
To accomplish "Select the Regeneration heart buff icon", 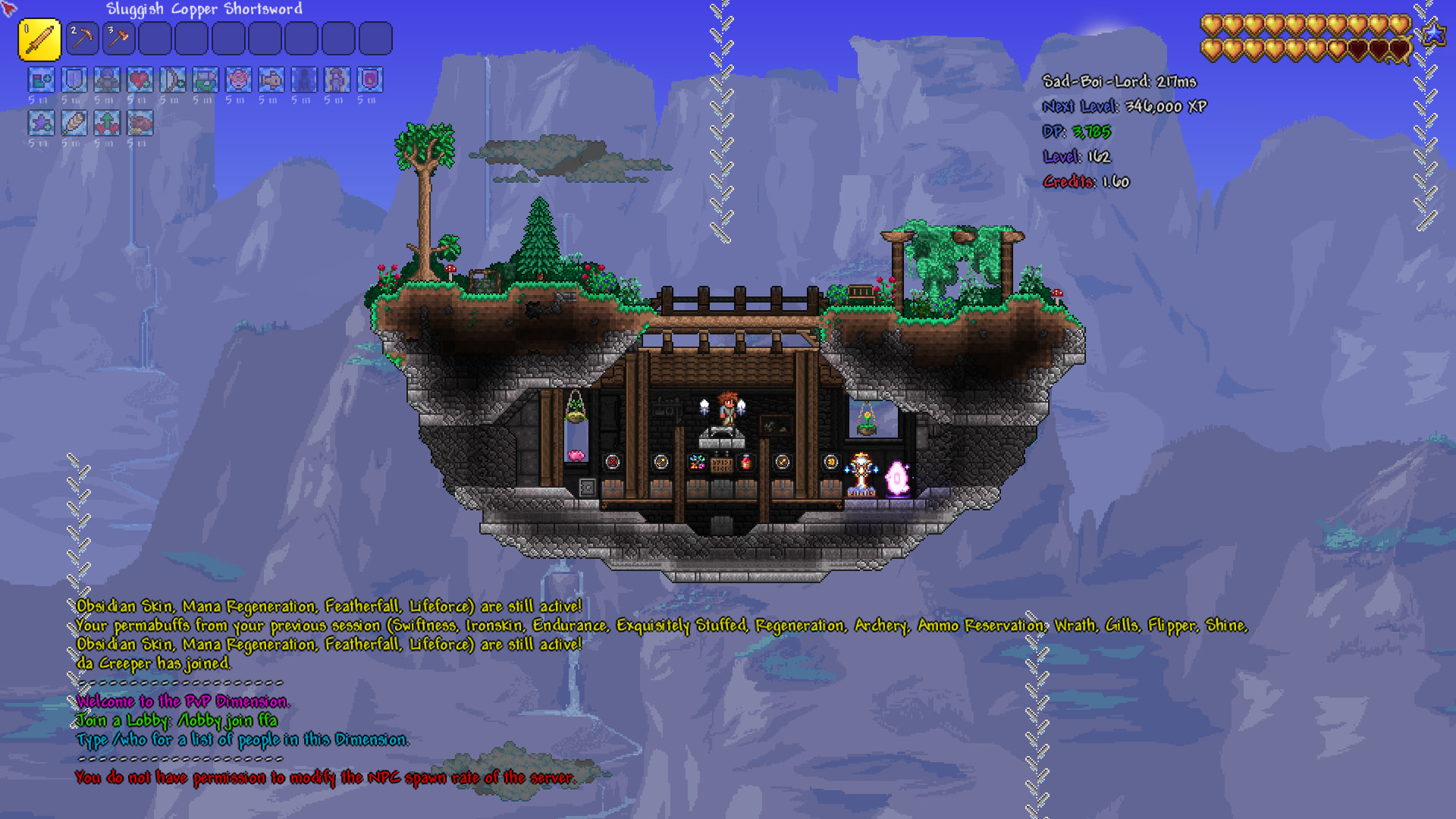I will coord(140,80).
